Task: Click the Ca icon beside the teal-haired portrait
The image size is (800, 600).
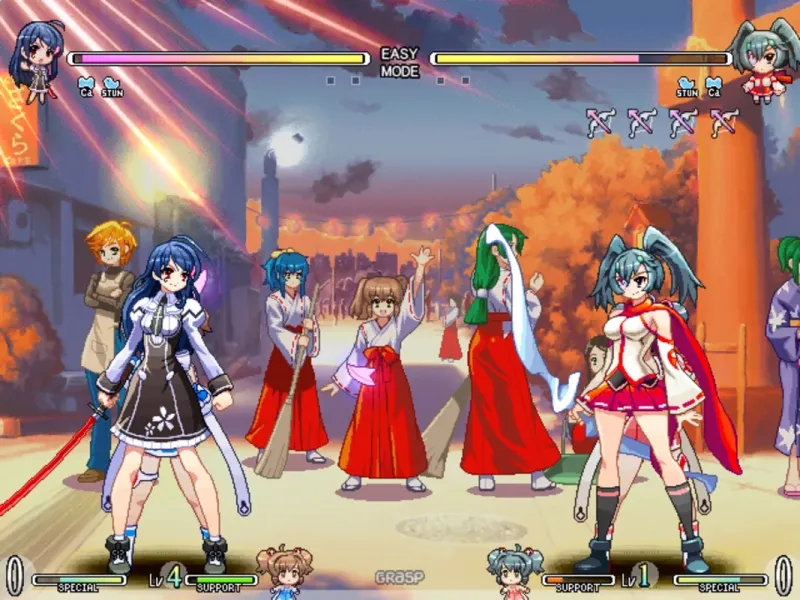Action: click(713, 86)
